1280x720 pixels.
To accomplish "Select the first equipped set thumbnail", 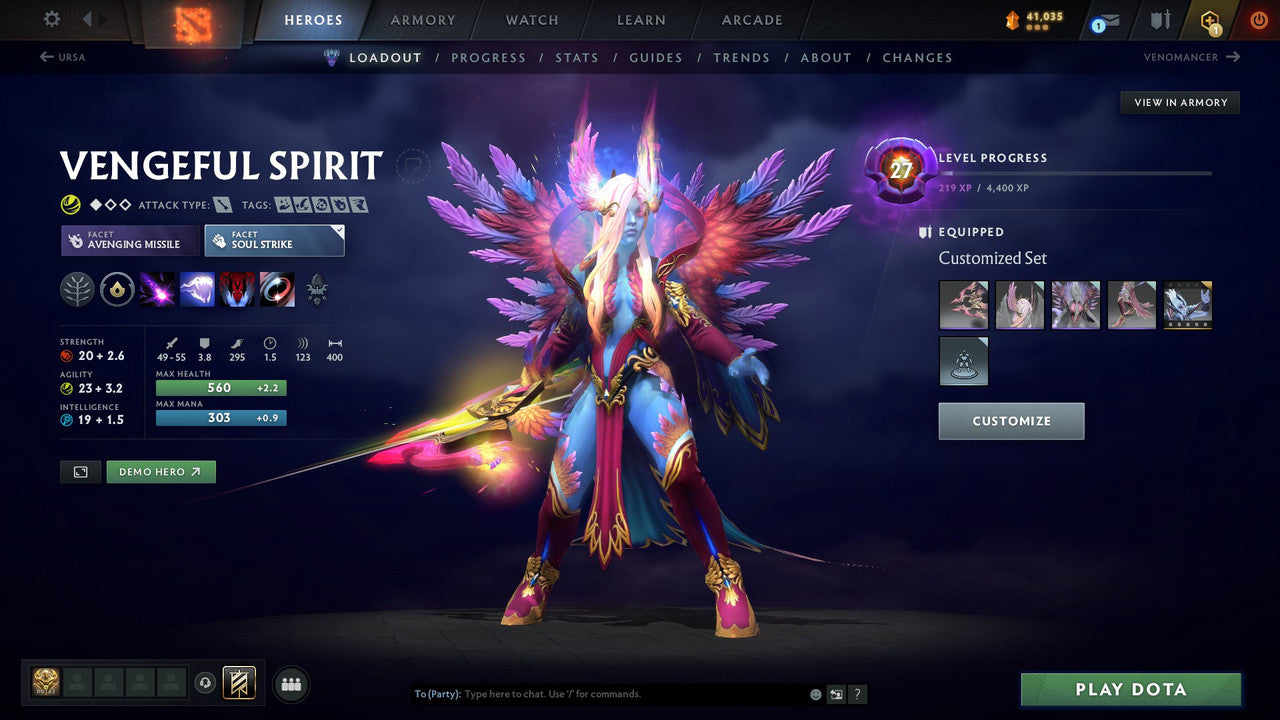I will click(x=963, y=305).
